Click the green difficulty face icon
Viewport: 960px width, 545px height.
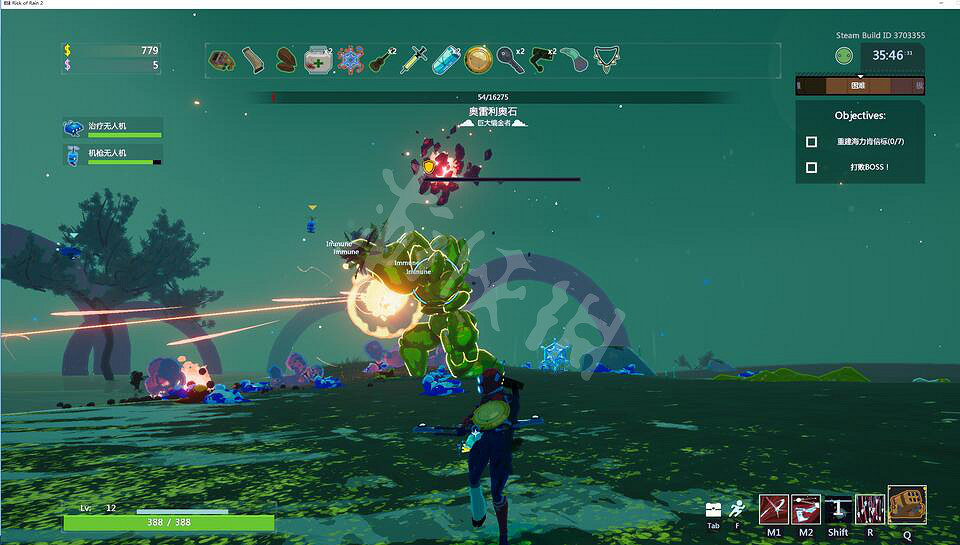pos(844,56)
